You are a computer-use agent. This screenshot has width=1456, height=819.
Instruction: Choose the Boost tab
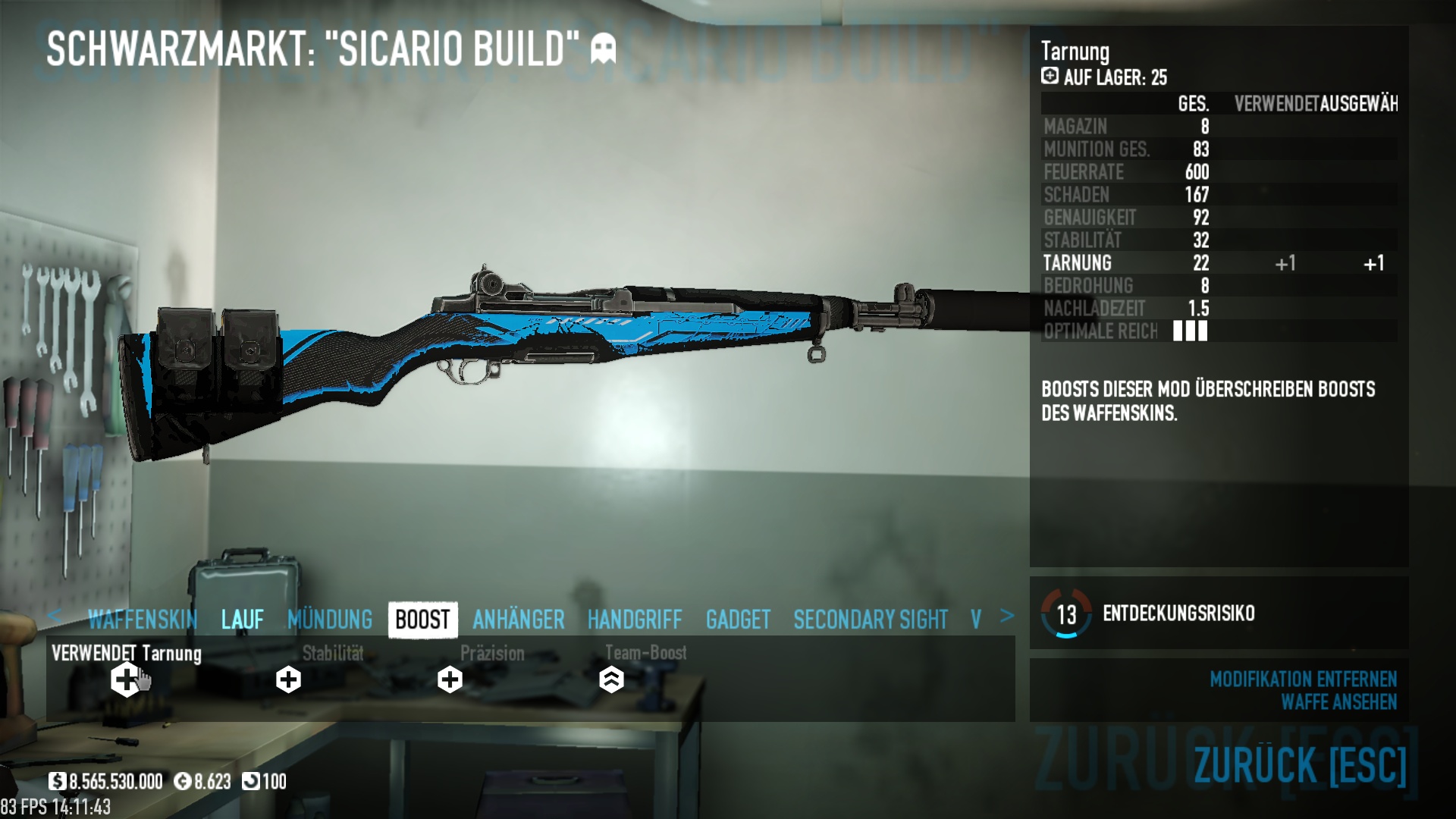coord(422,620)
